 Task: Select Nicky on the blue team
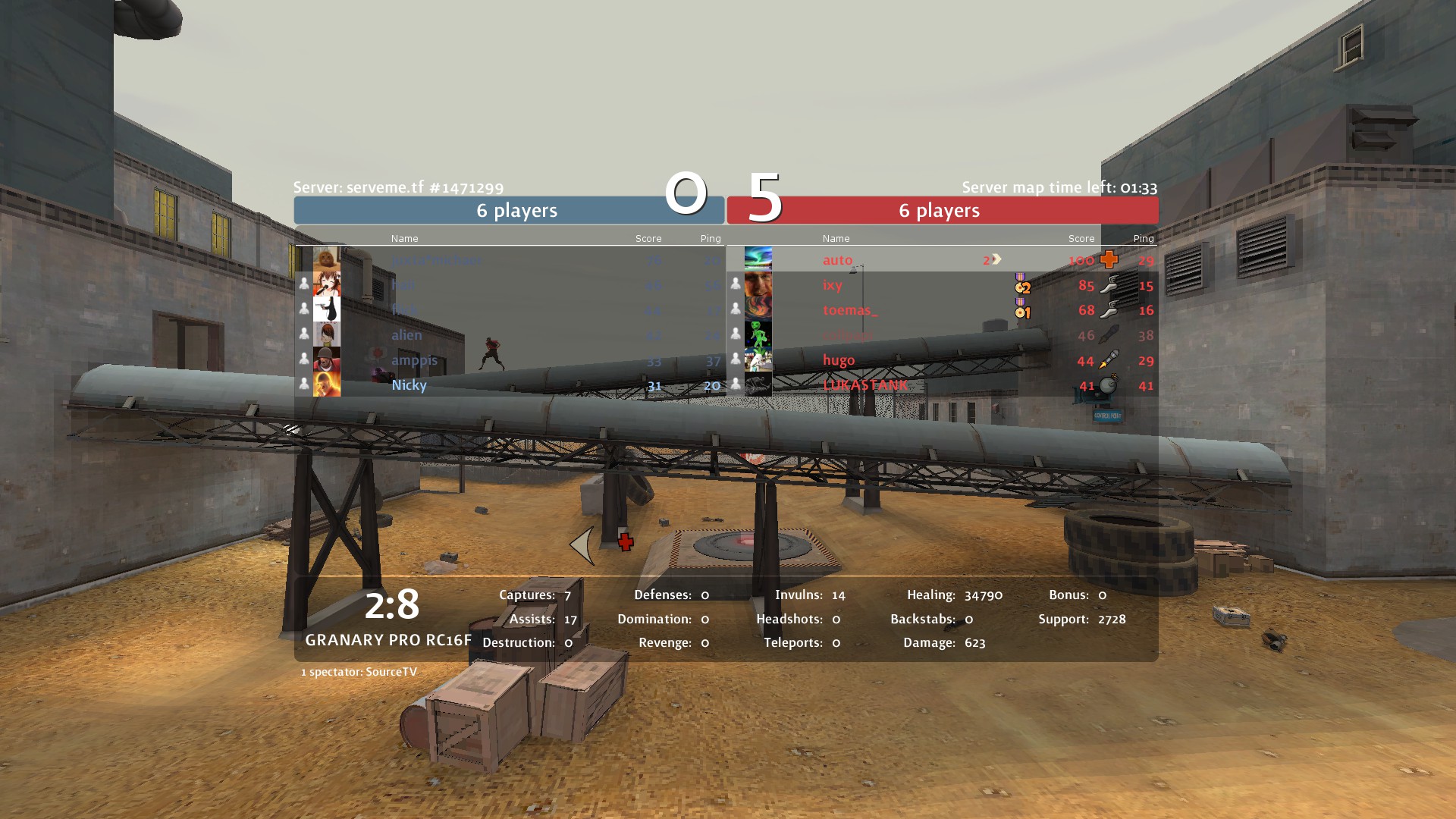[409, 385]
